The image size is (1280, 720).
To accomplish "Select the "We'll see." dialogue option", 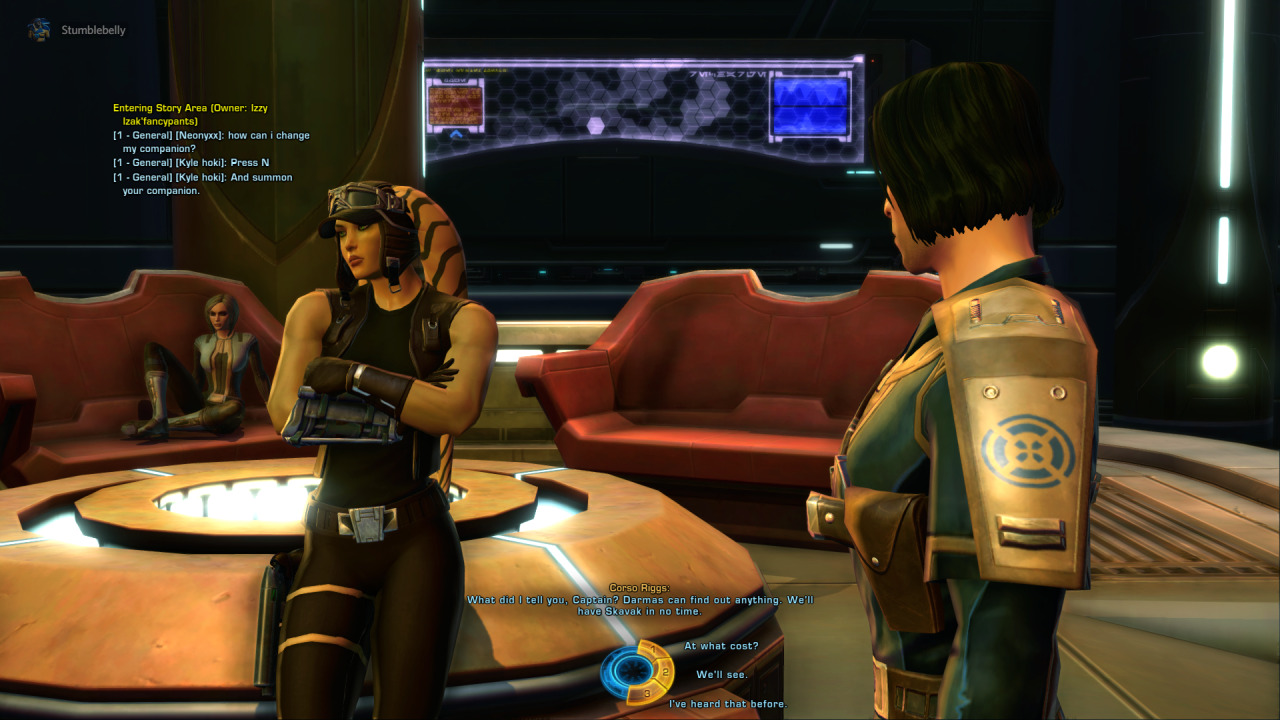I will pyautogui.click(x=721, y=675).
